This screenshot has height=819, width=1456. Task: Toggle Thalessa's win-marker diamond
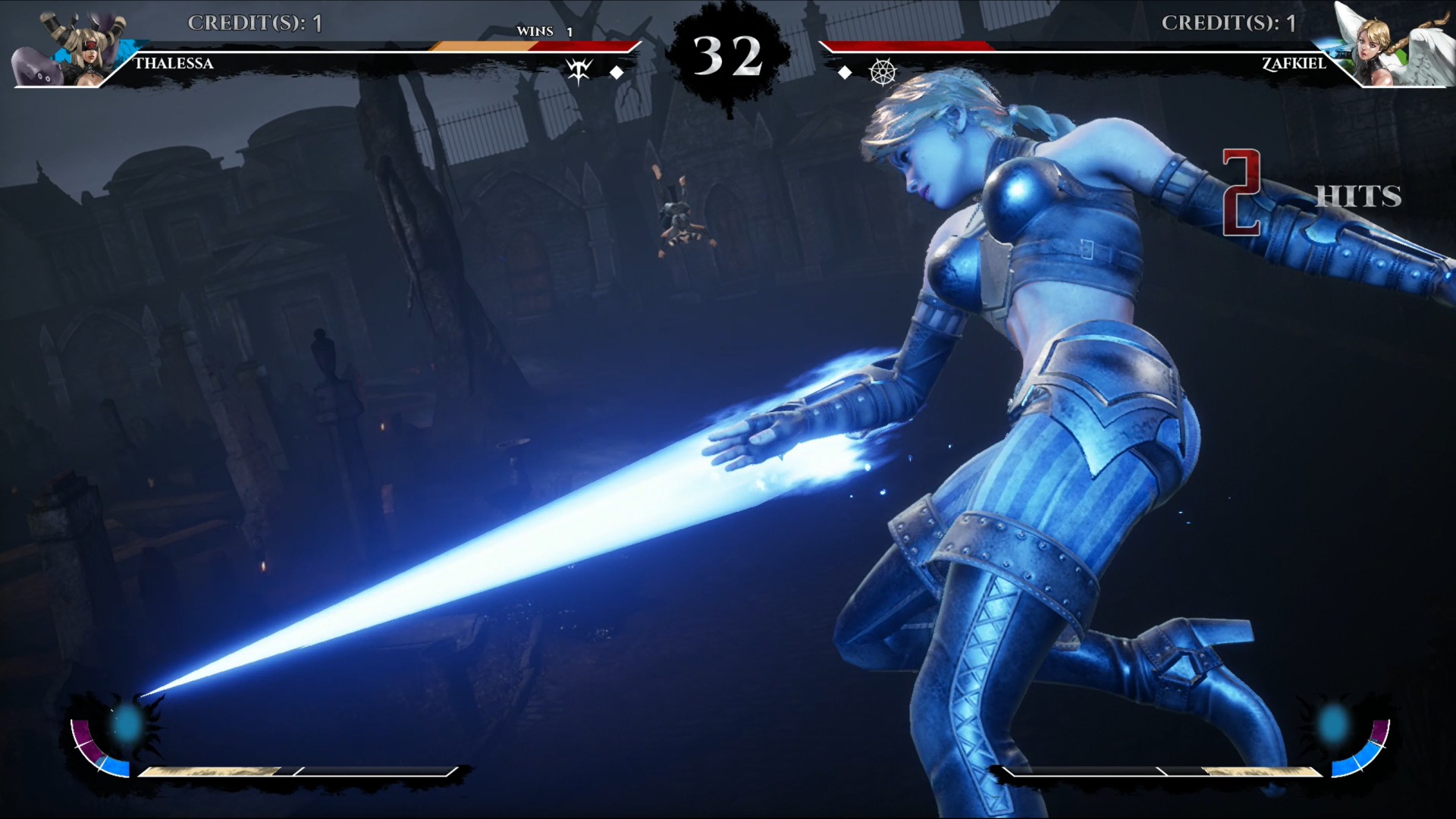pos(617,72)
